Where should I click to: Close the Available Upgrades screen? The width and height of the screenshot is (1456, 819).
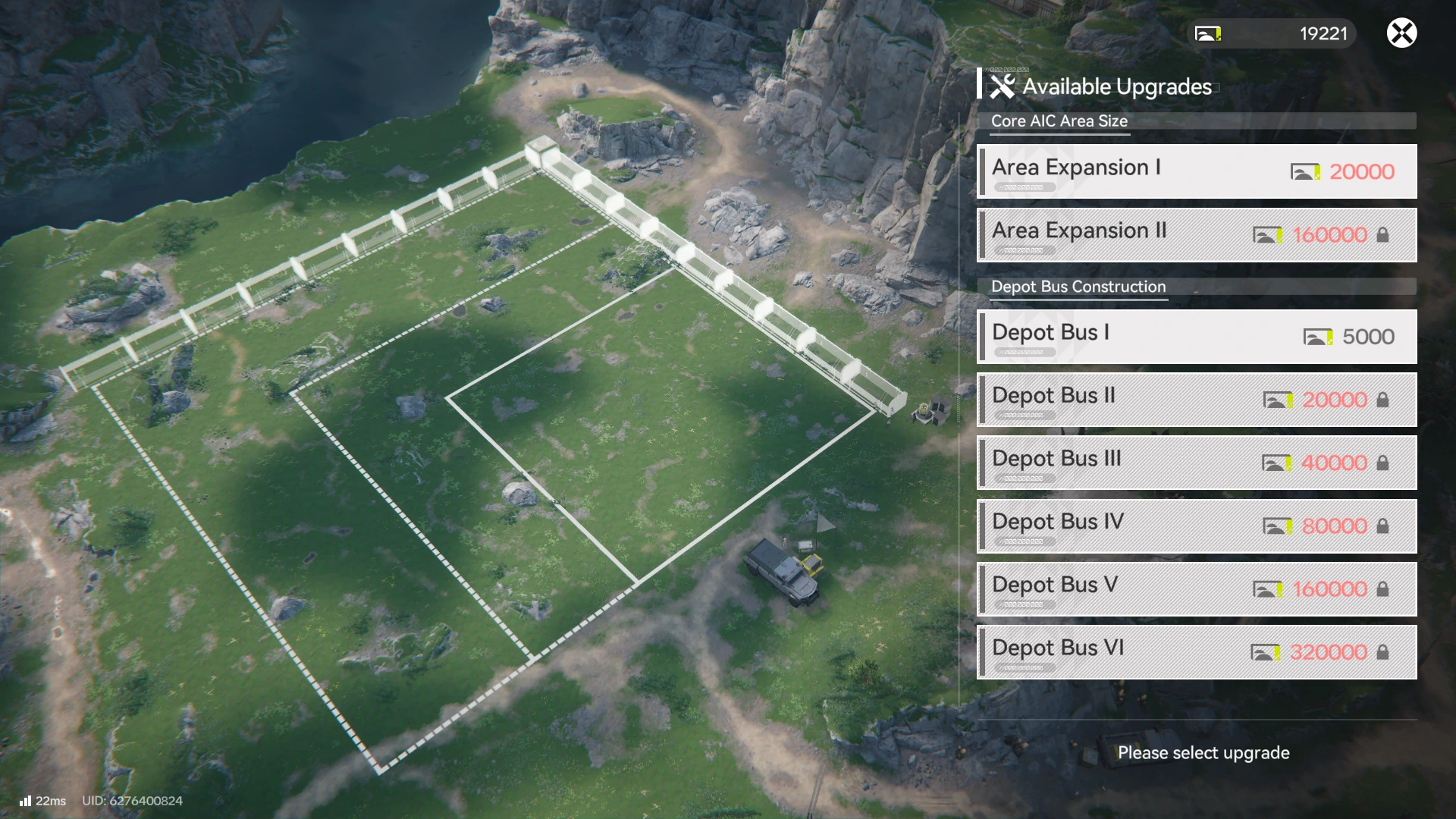(1401, 33)
